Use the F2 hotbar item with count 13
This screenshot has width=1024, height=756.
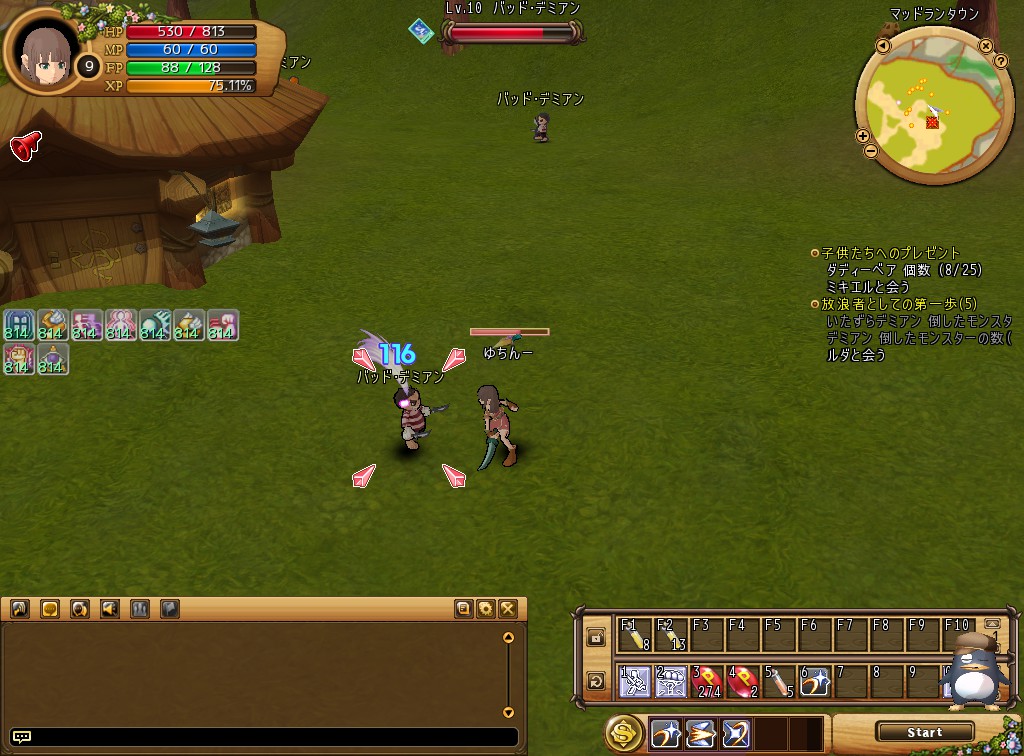pos(670,636)
